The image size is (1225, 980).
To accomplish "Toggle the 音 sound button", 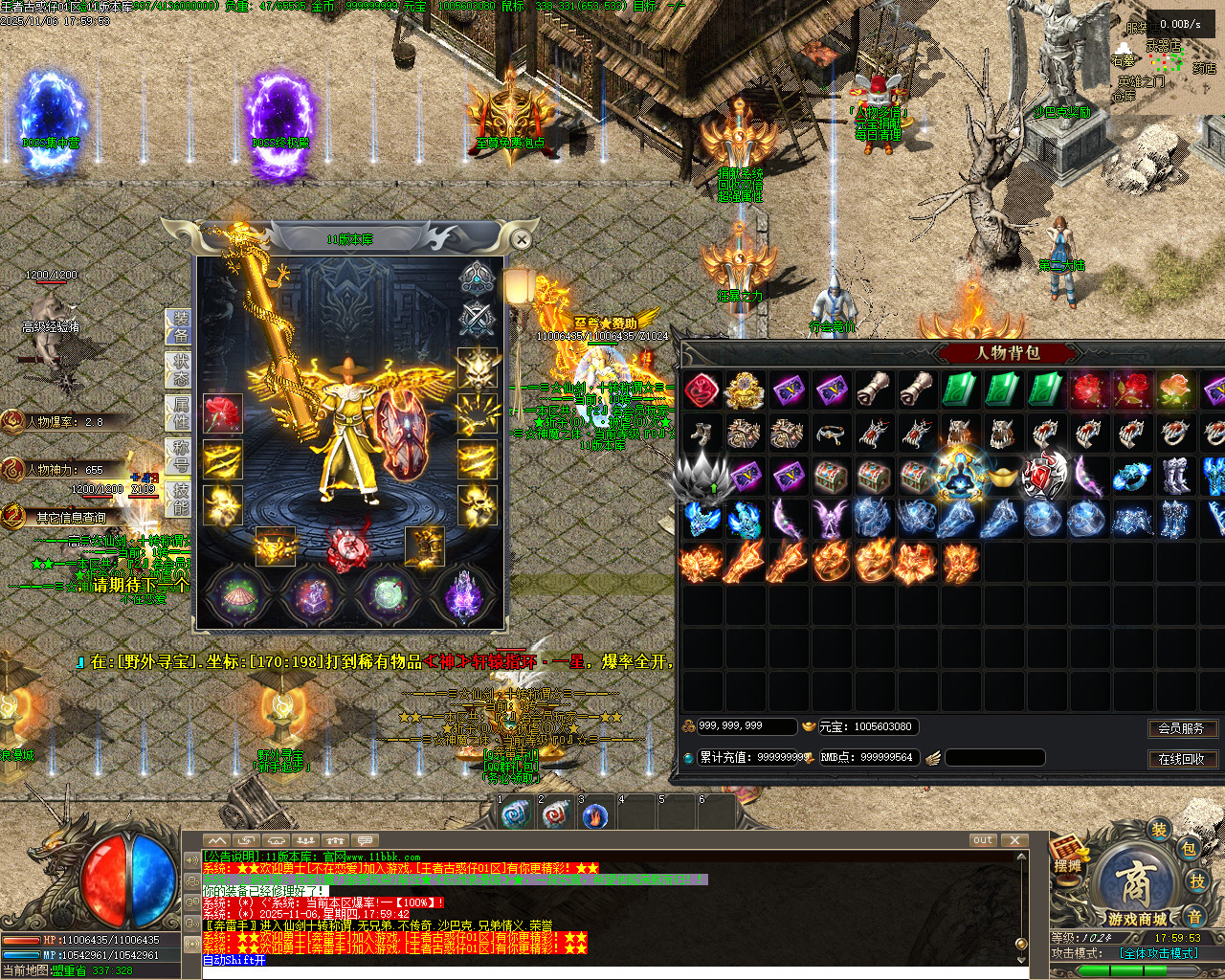I will (1194, 916).
